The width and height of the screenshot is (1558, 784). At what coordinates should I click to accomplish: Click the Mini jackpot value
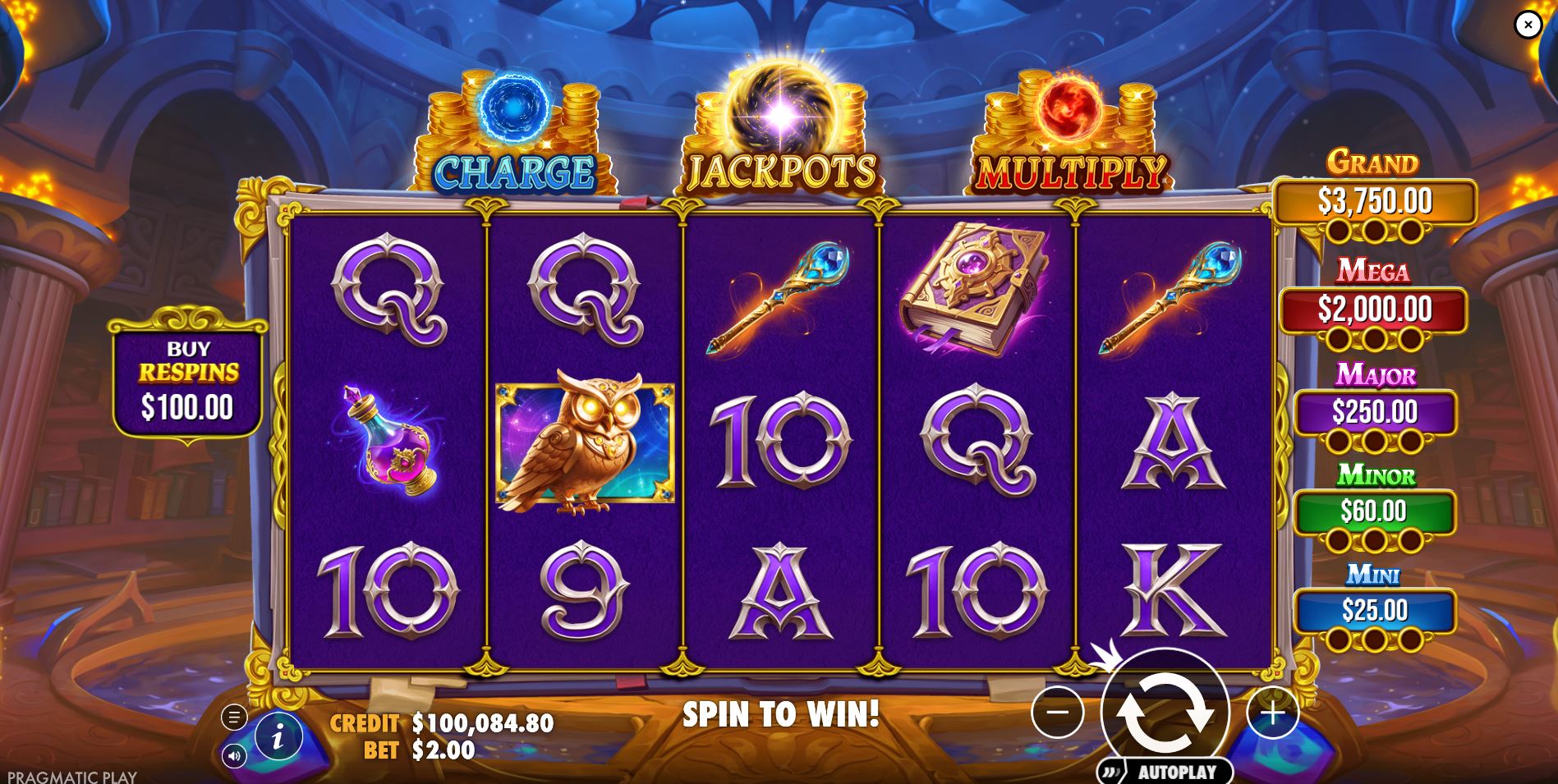coord(1373,609)
